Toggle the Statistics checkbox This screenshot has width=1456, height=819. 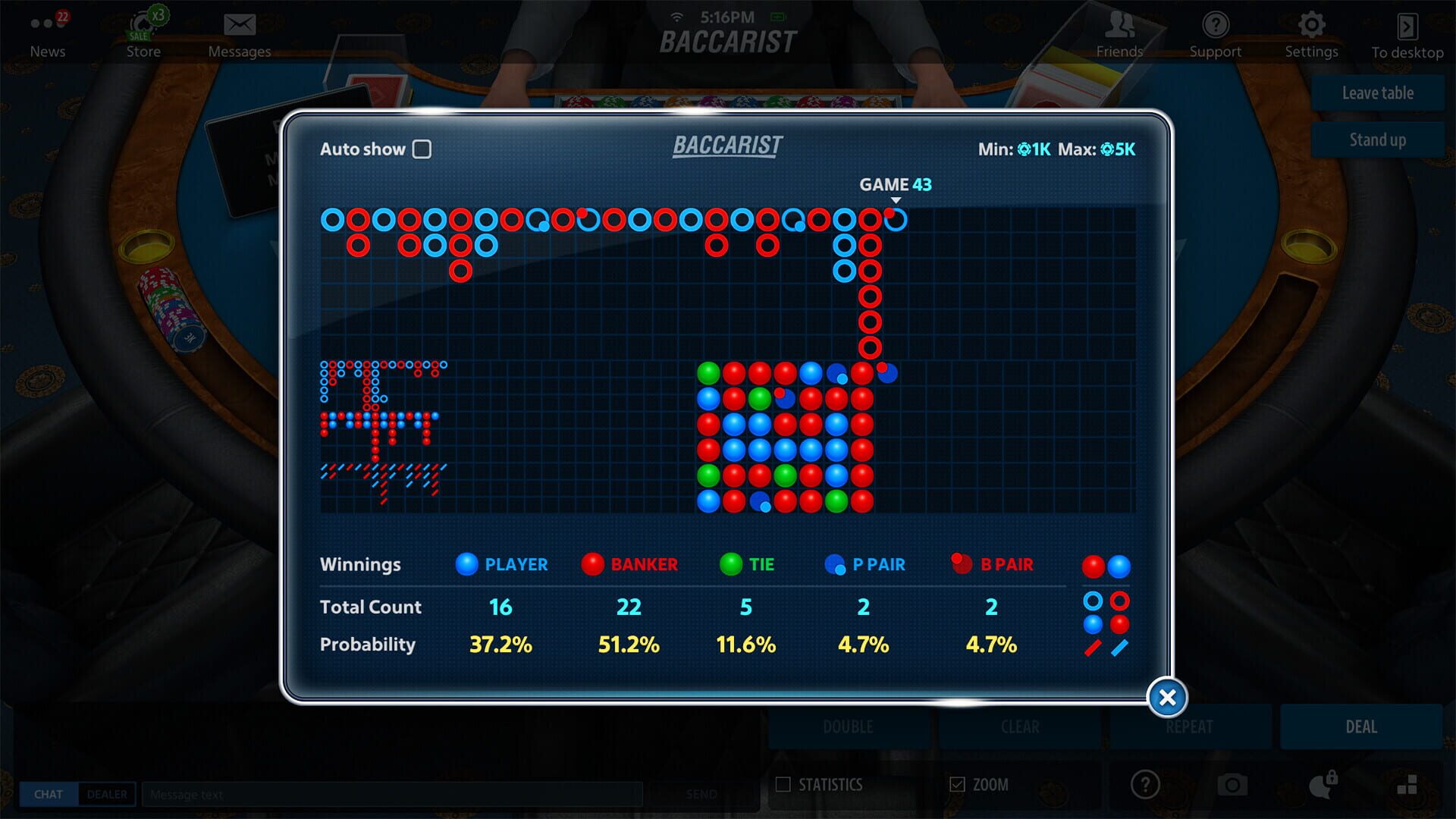(783, 785)
